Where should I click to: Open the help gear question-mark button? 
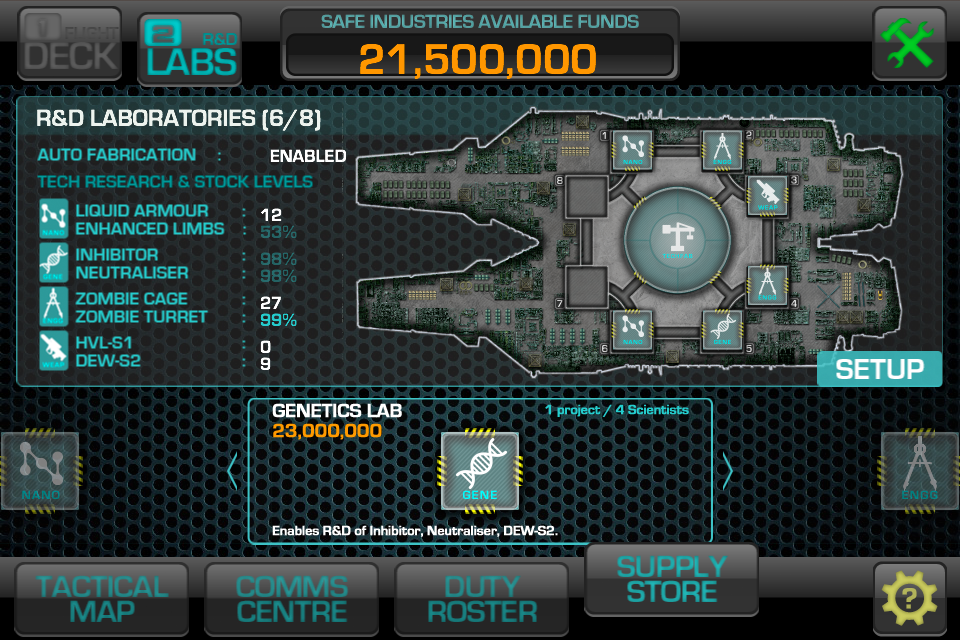click(x=909, y=599)
